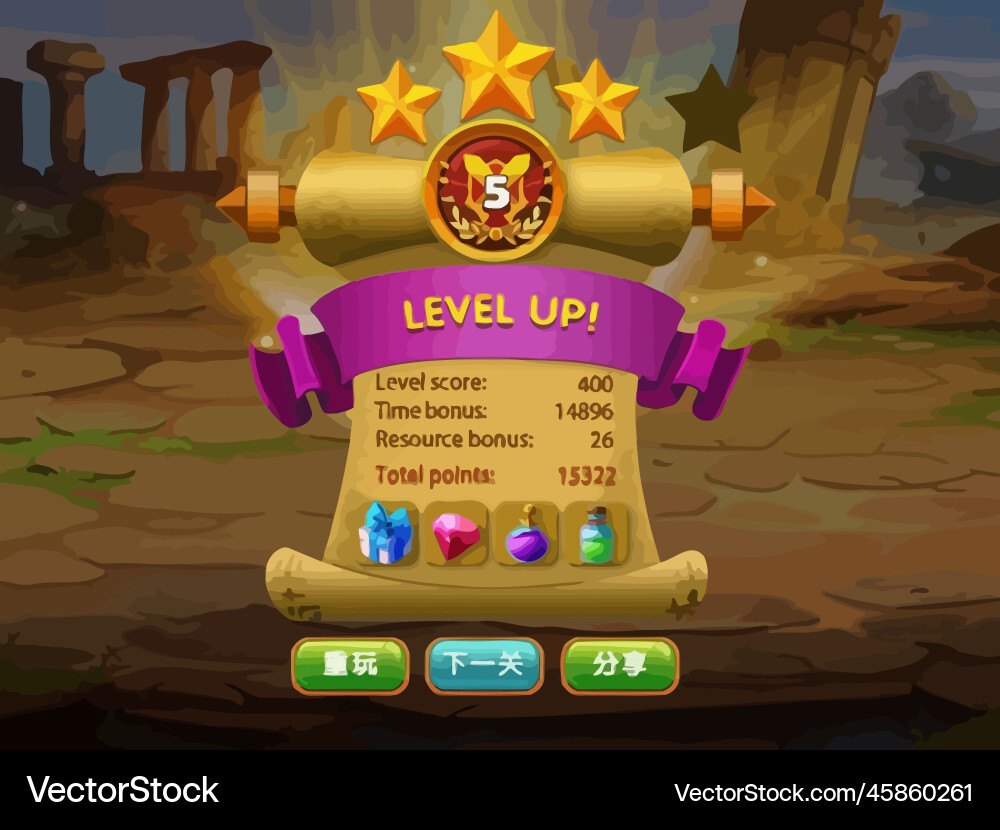Continue with the blue 下一关 button
This screenshot has width=1000, height=830.
[485, 665]
